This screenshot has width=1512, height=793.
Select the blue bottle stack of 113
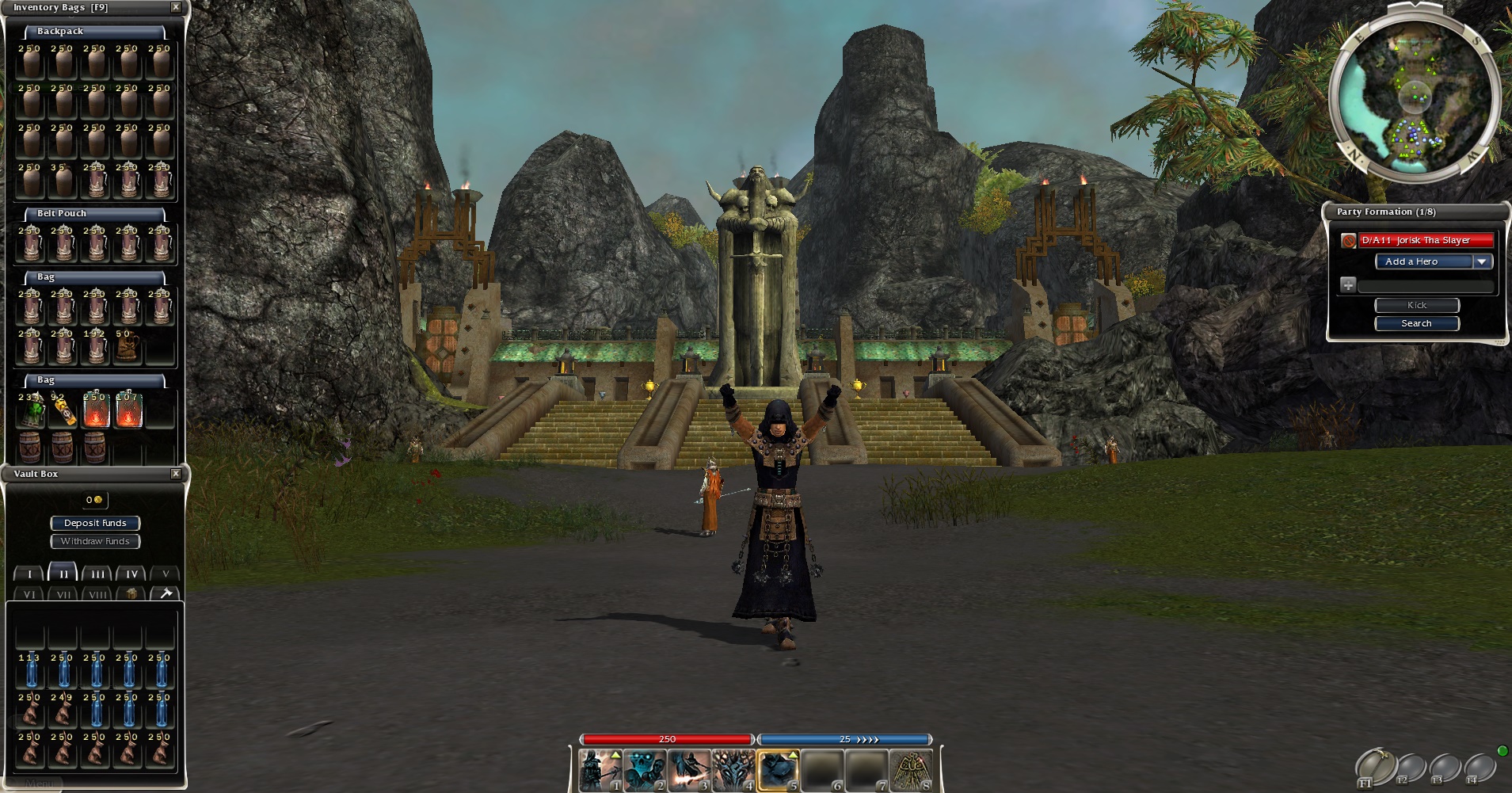31,671
